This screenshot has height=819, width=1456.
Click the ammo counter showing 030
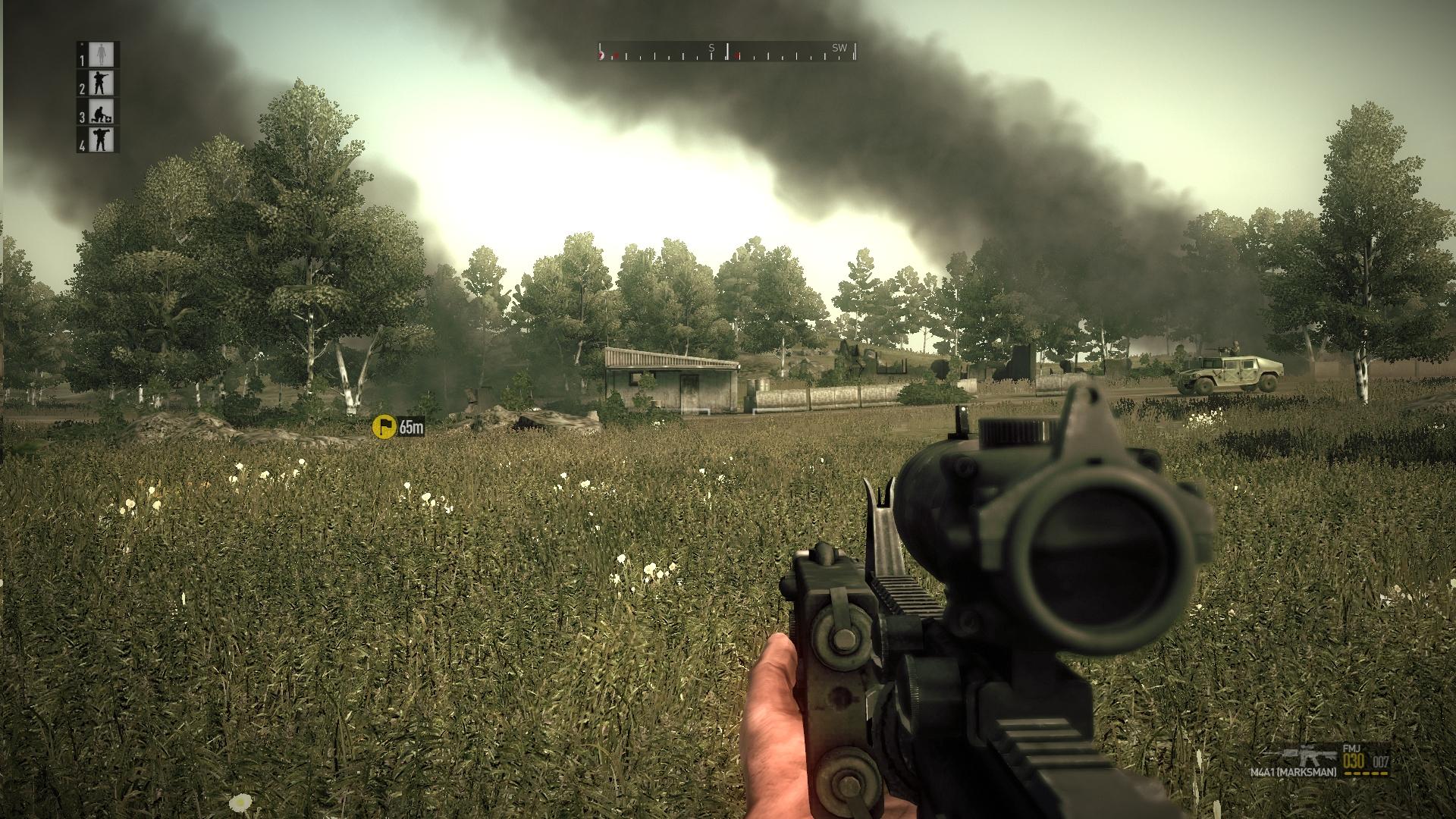click(x=1354, y=761)
